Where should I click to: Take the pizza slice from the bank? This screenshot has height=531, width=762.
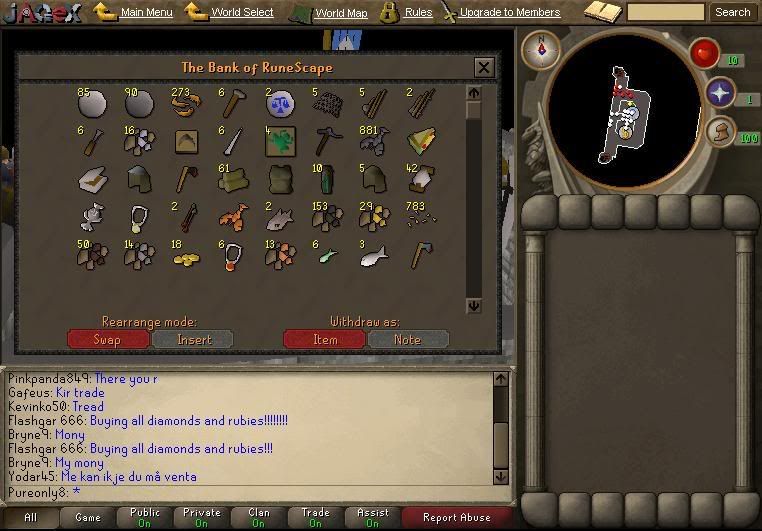pyautogui.click(x=420, y=142)
